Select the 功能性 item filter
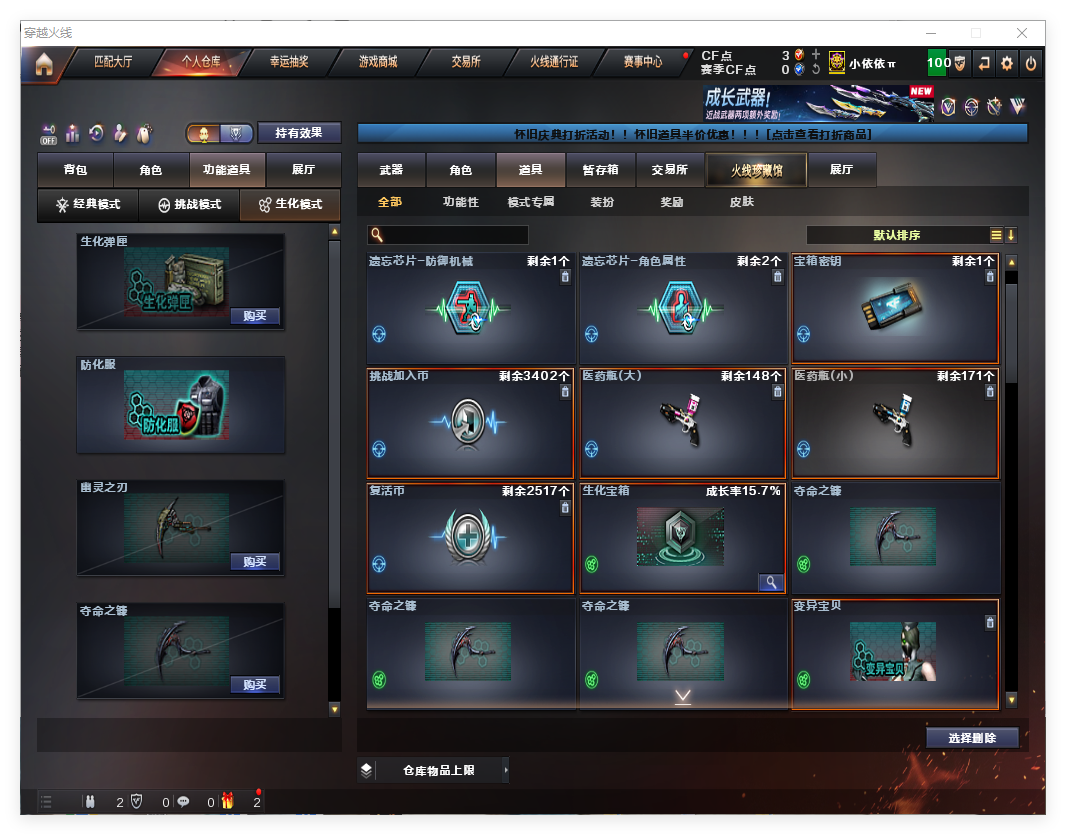The width and height of the screenshot is (1066, 835). (460, 202)
